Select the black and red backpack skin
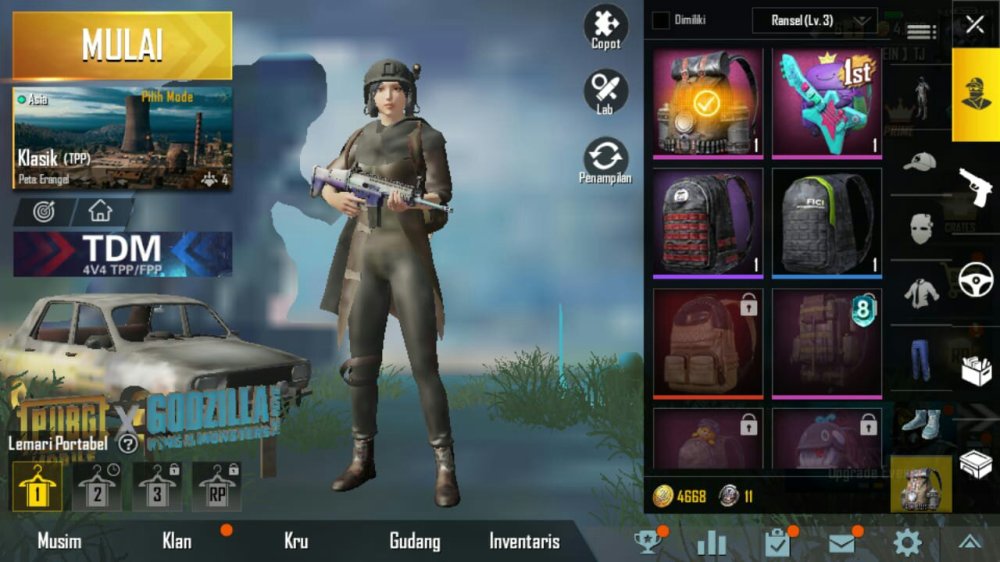Image resolution: width=1000 pixels, height=562 pixels. point(707,222)
